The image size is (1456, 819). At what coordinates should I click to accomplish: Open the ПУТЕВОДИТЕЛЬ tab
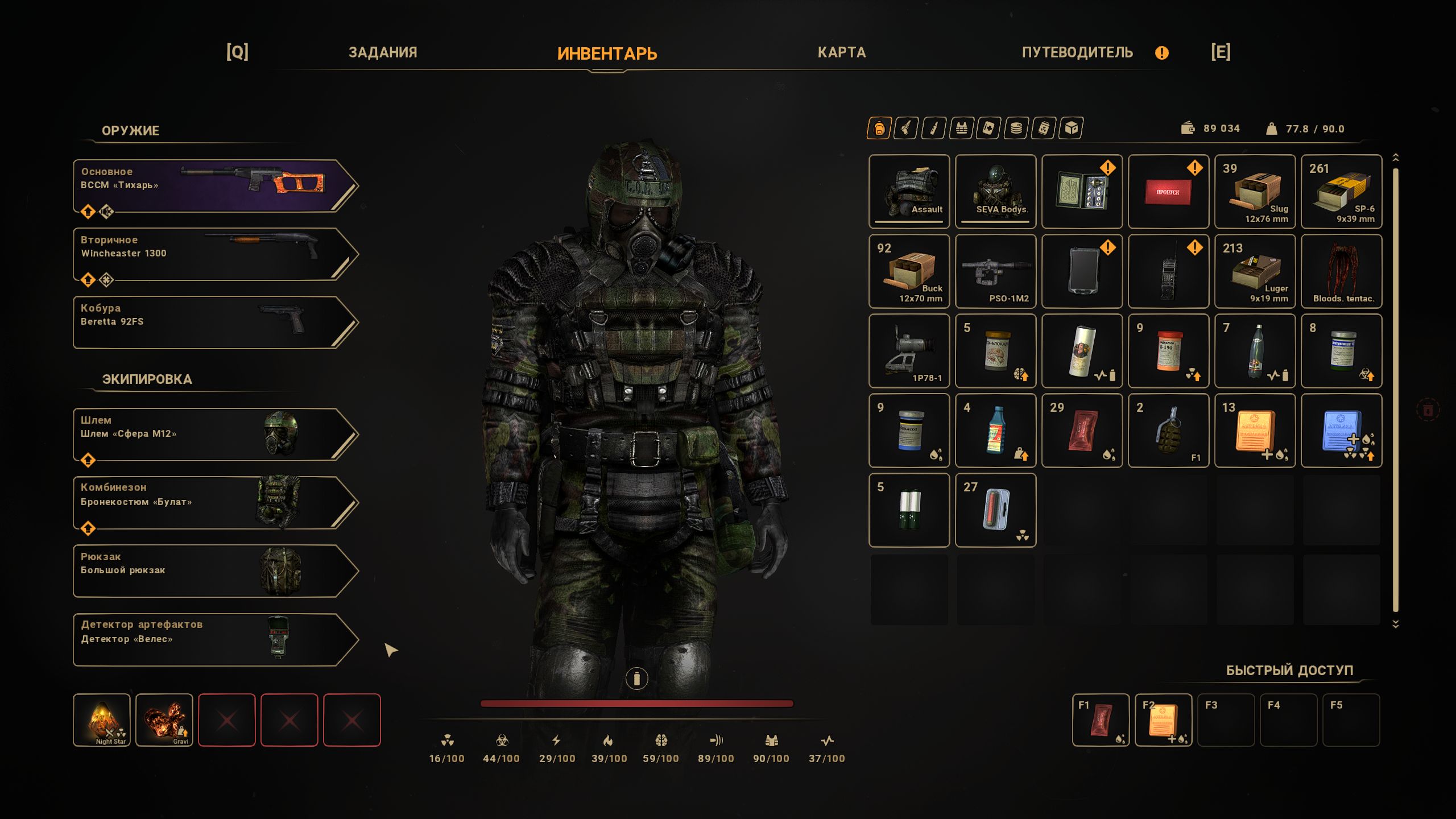point(1077,52)
